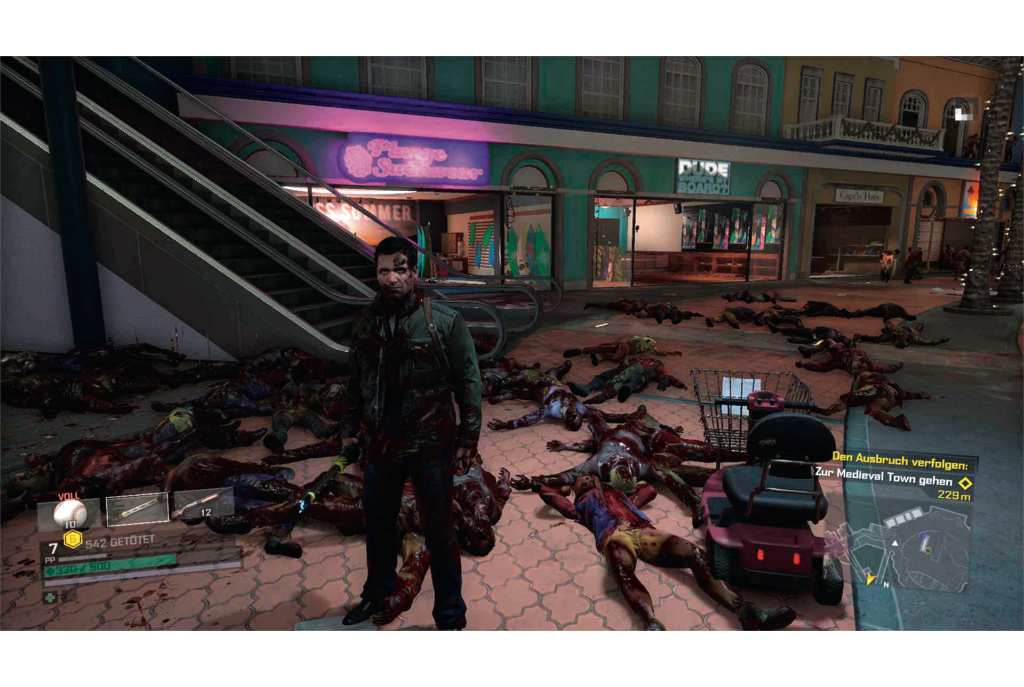
Task: Click the yellow objective arrow on minimap
Action: pyautogui.click(x=871, y=578)
